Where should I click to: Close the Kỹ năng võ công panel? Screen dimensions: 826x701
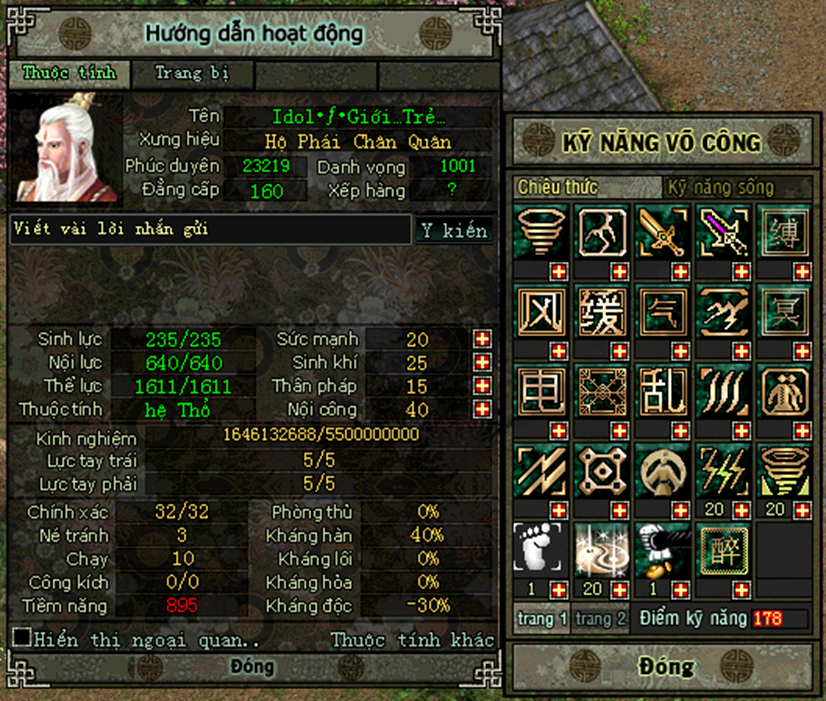click(x=665, y=667)
